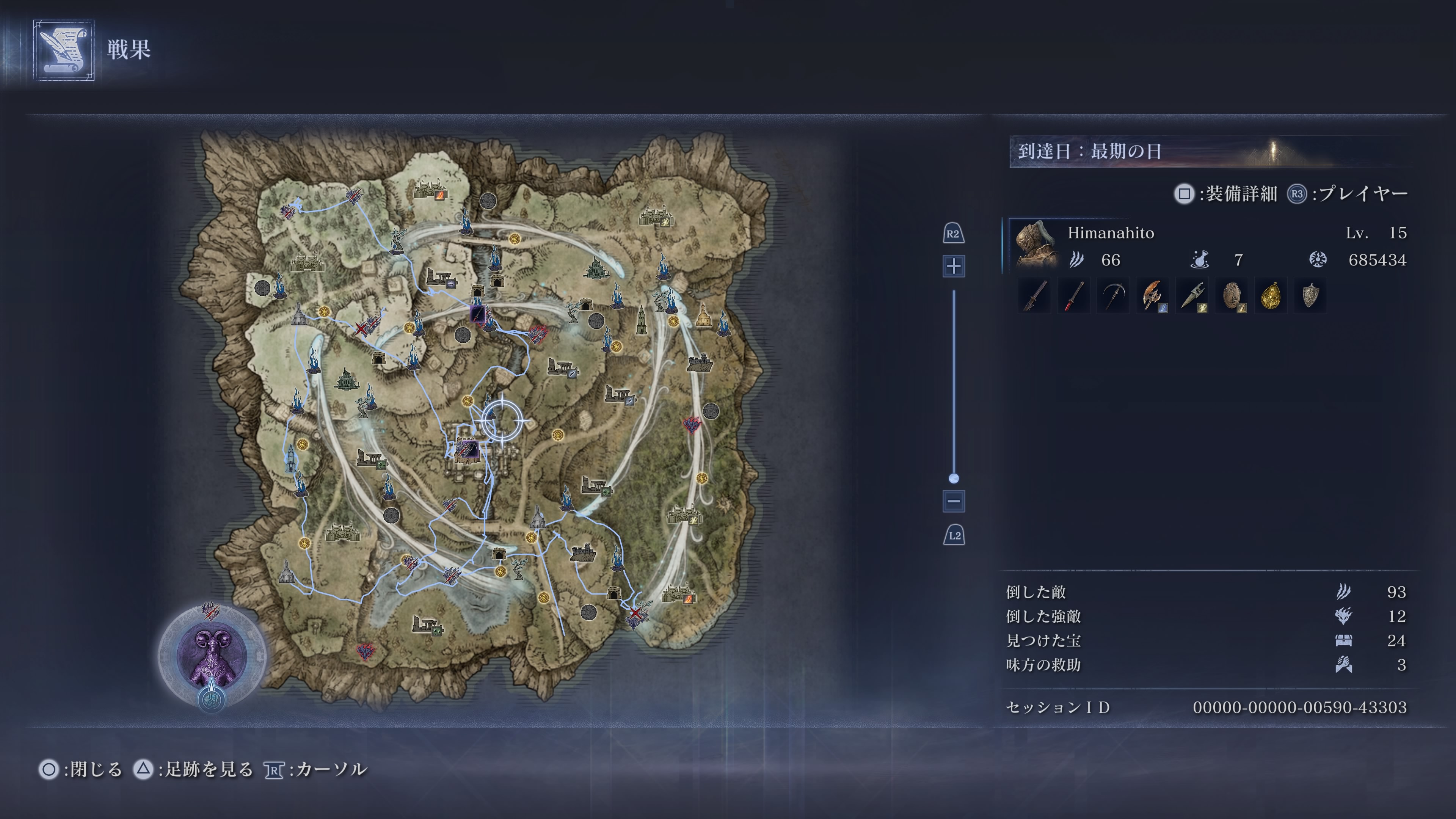Zoom in the map with the plus button
The width and height of the screenshot is (1456, 819).
coord(954,266)
